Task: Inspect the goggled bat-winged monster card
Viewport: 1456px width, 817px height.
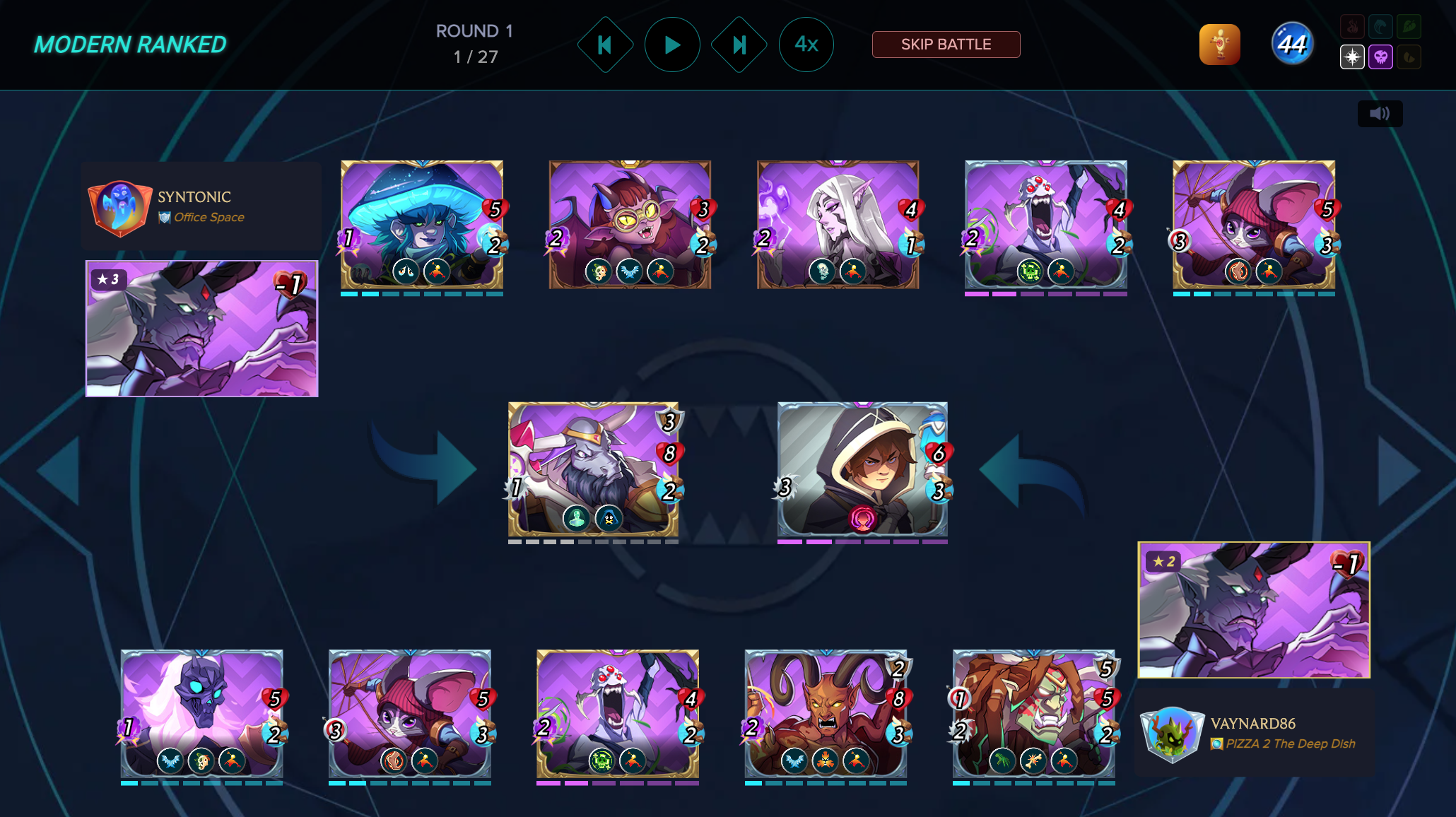Action: coord(630,225)
